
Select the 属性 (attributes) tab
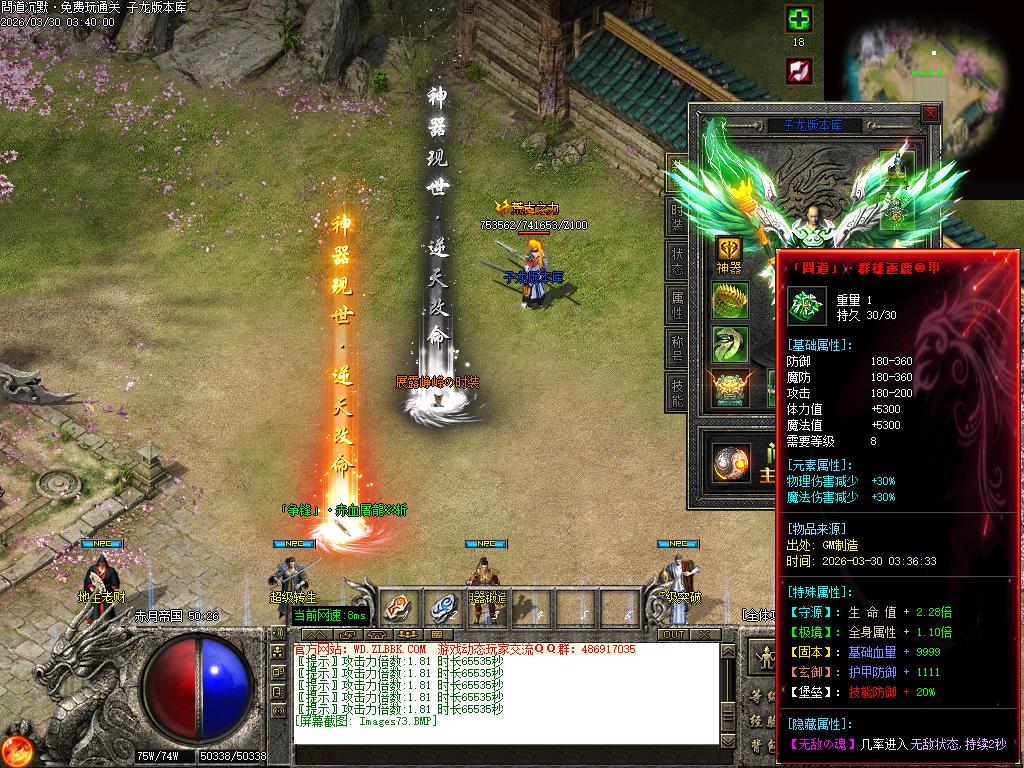coord(677,307)
